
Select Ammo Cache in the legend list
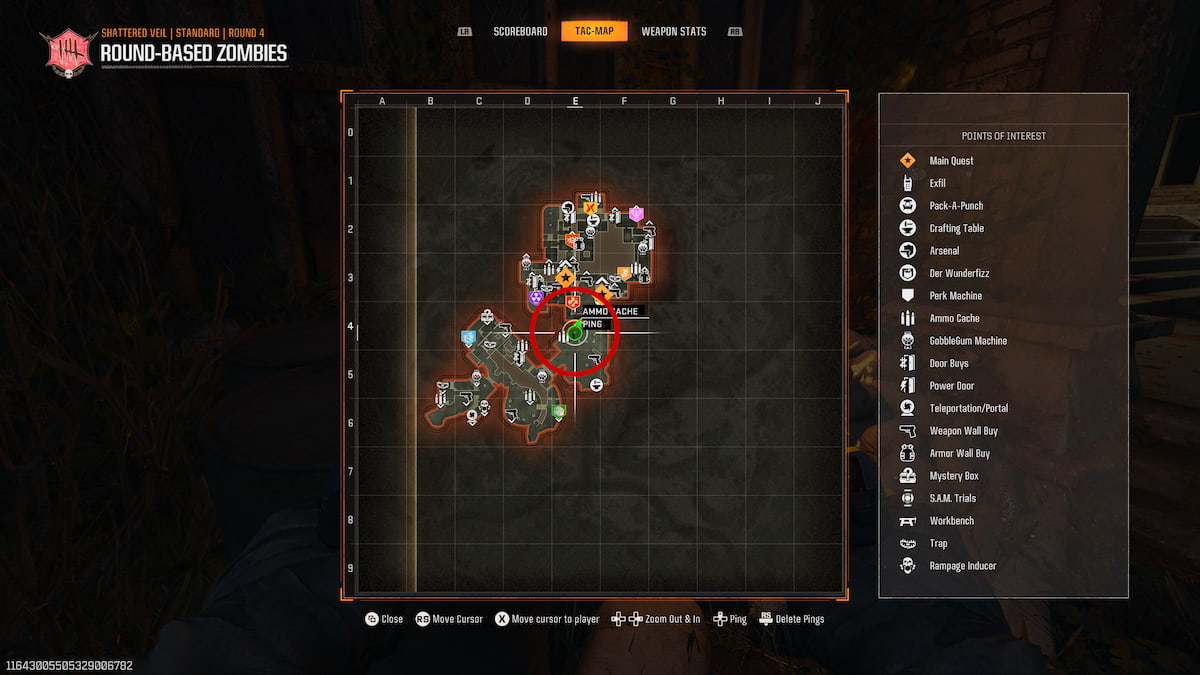pos(954,318)
